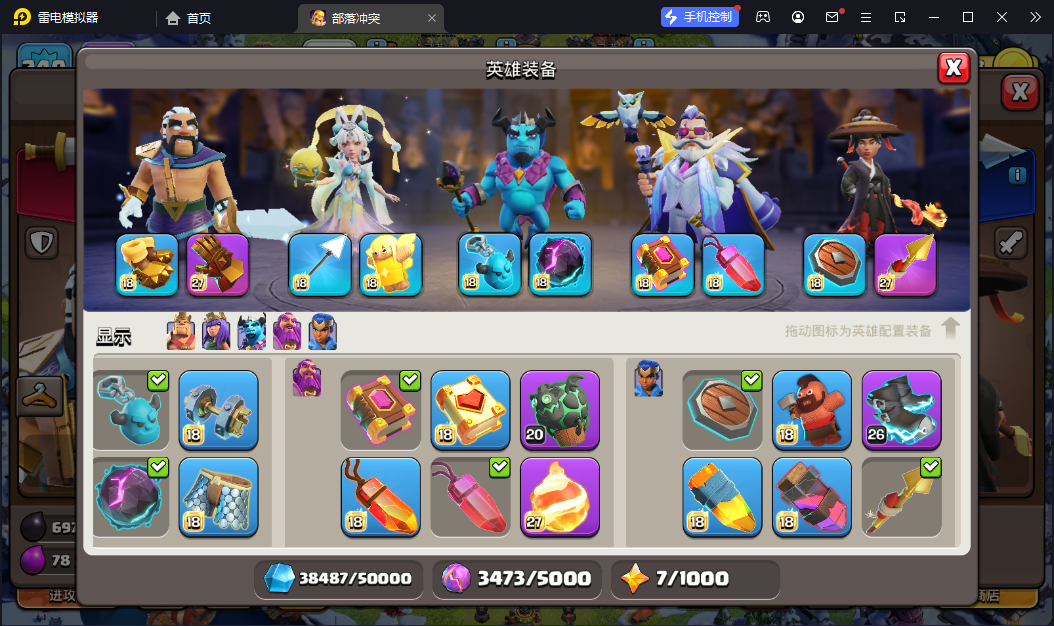This screenshot has height=626, width=1054.
Task: Choose the level 20 green Rage Gem
Action: 560,410
